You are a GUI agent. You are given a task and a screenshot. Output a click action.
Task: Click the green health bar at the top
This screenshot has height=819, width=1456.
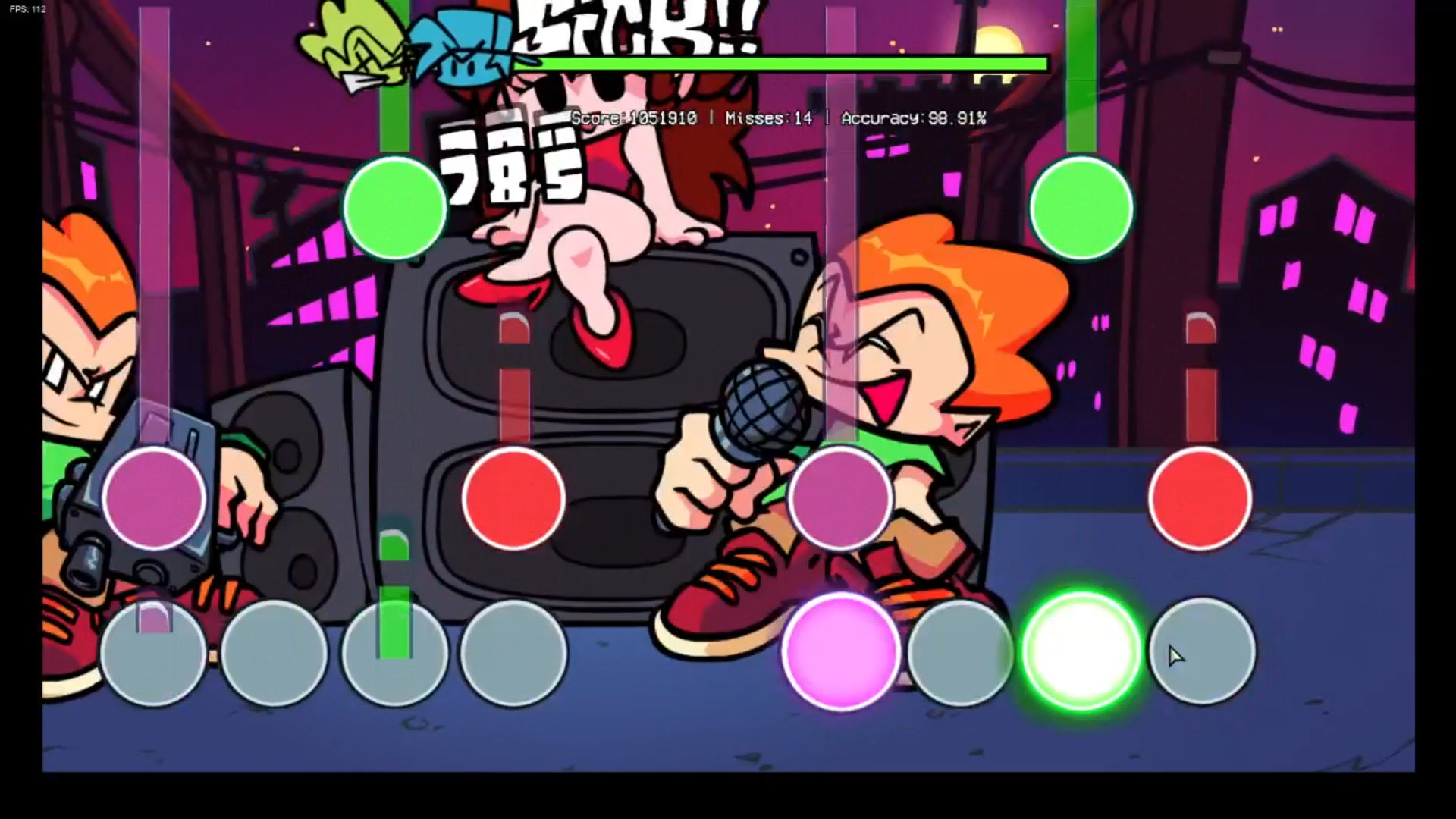point(796,65)
